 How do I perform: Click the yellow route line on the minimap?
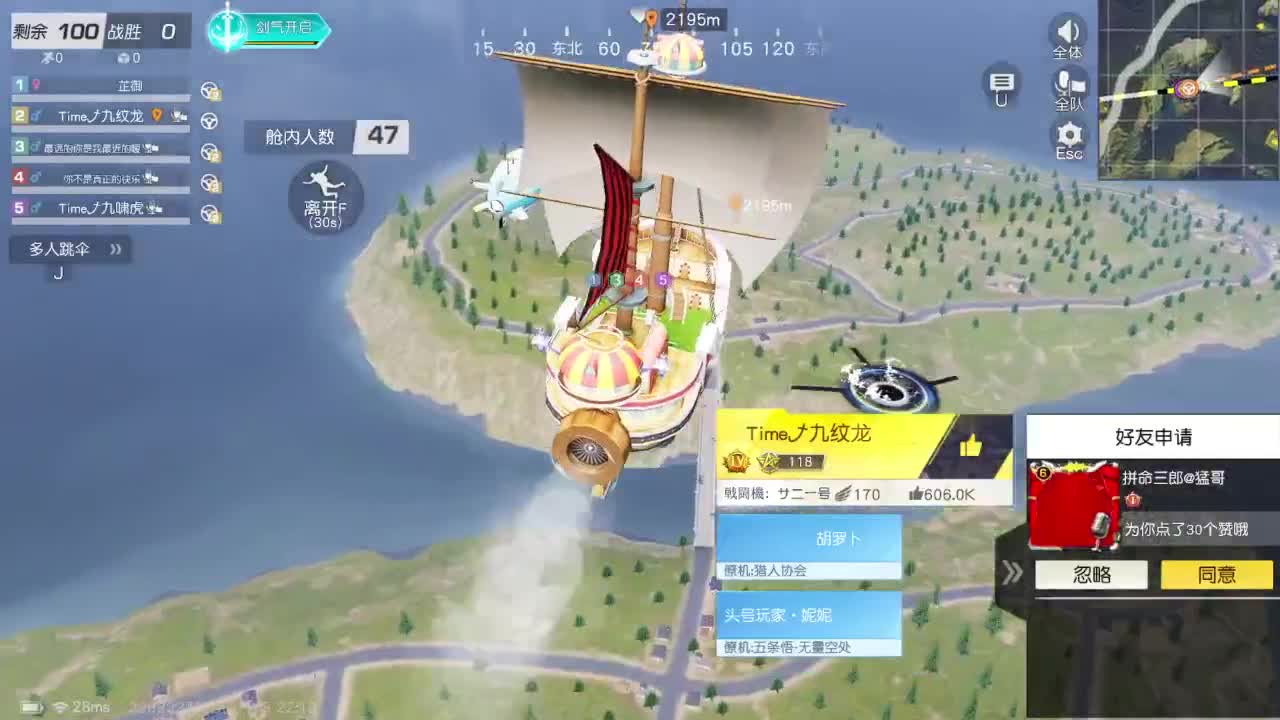1232,83
